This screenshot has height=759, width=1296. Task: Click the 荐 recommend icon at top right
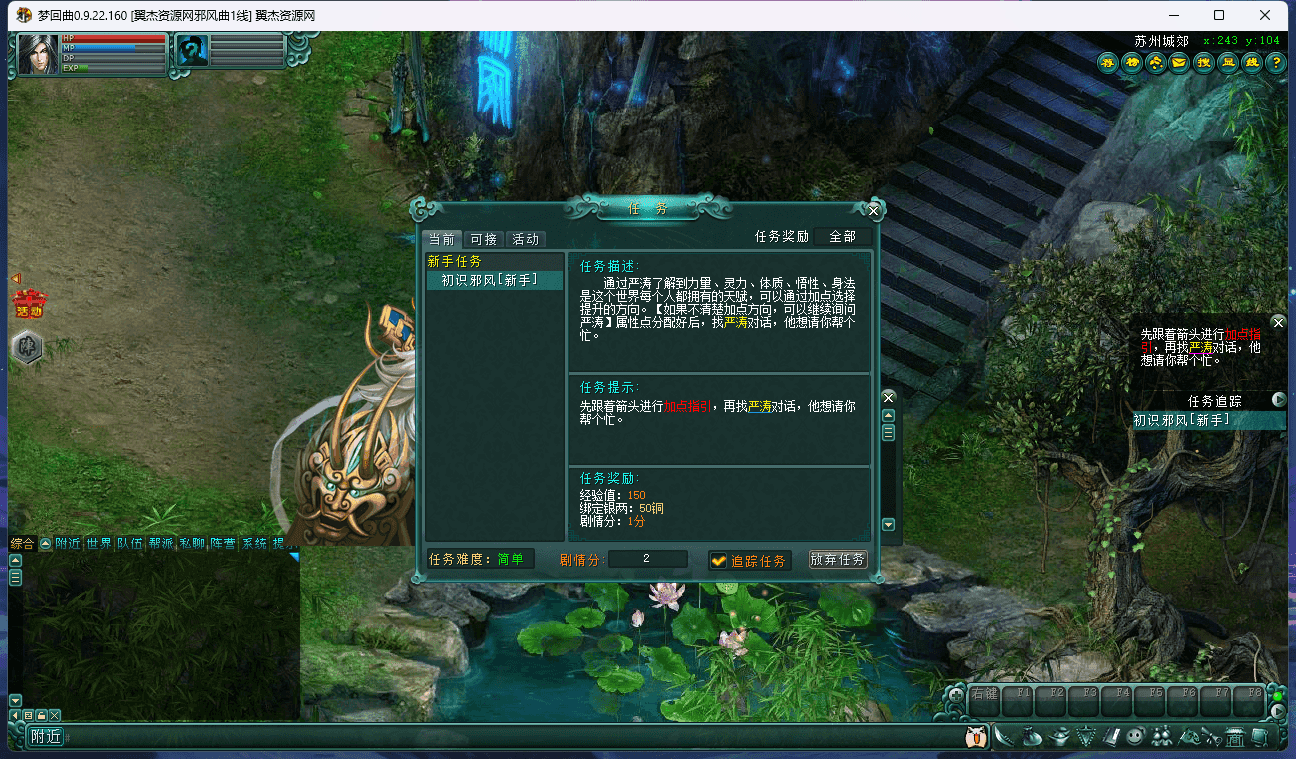[1106, 62]
